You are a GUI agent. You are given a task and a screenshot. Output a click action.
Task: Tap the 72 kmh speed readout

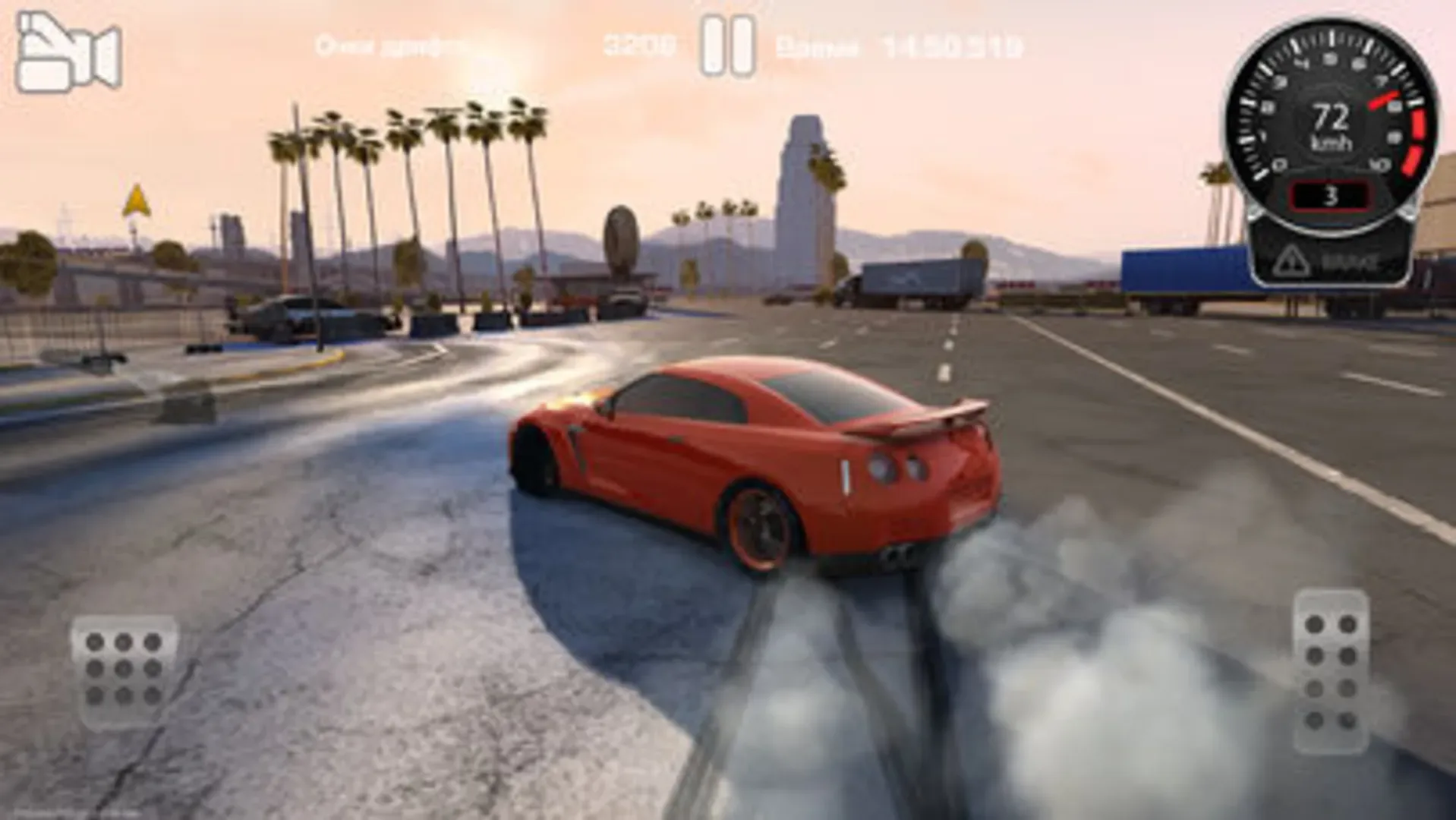[x=1334, y=125]
